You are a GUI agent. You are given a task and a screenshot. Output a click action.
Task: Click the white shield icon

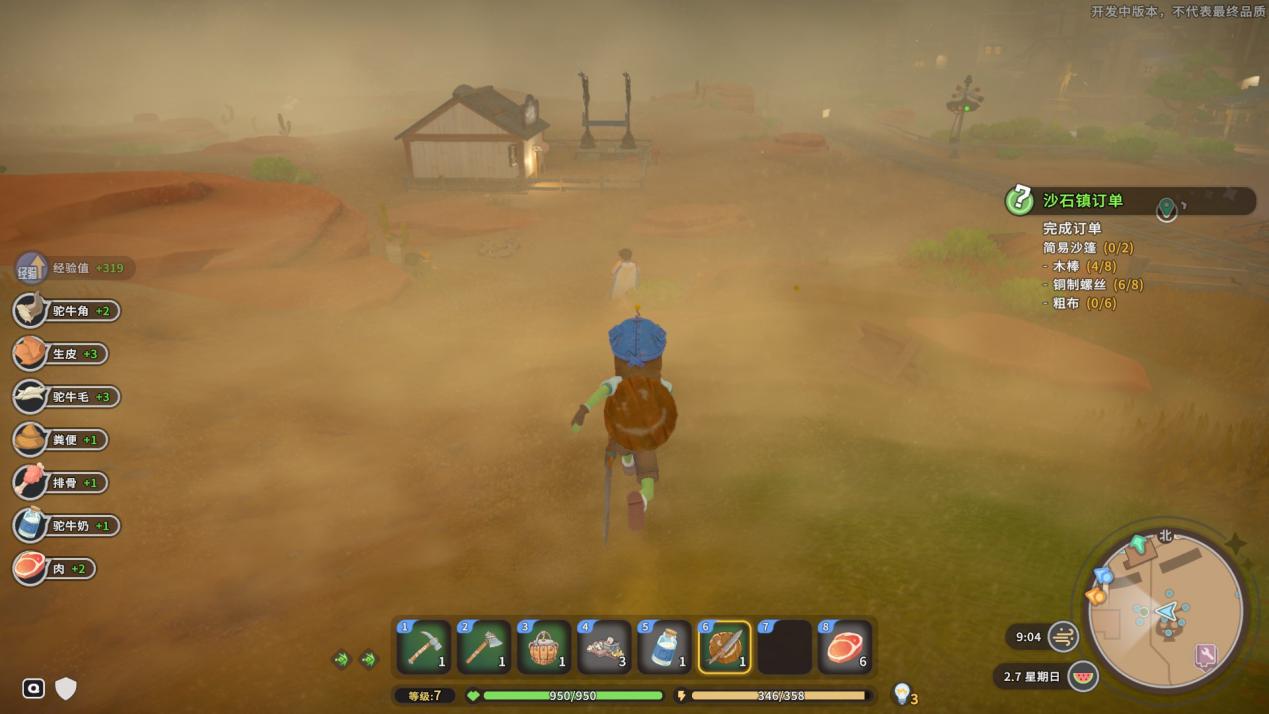tap(66, 688)
